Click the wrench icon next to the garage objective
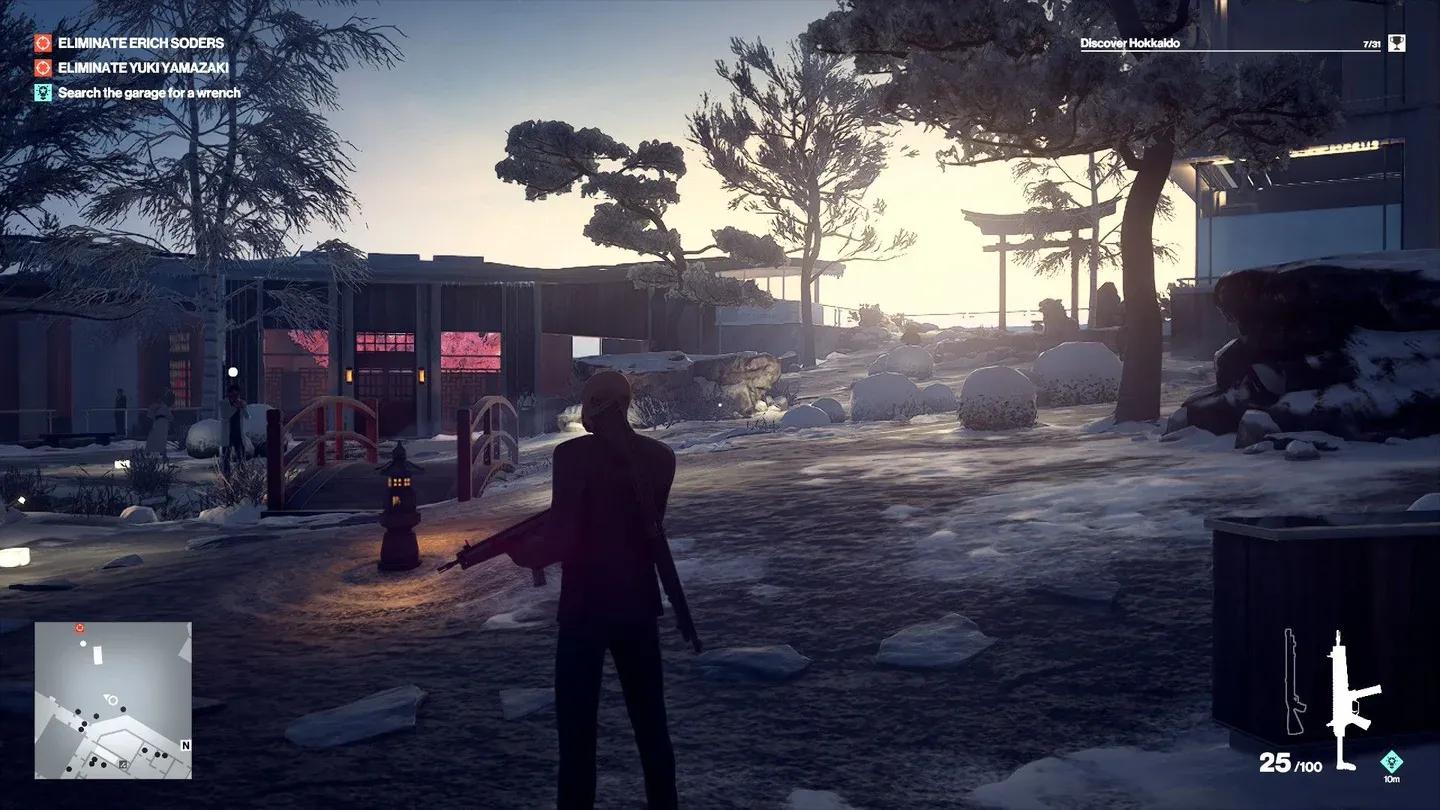Viewport: 1440px width, 810px height. click(42, 92)
